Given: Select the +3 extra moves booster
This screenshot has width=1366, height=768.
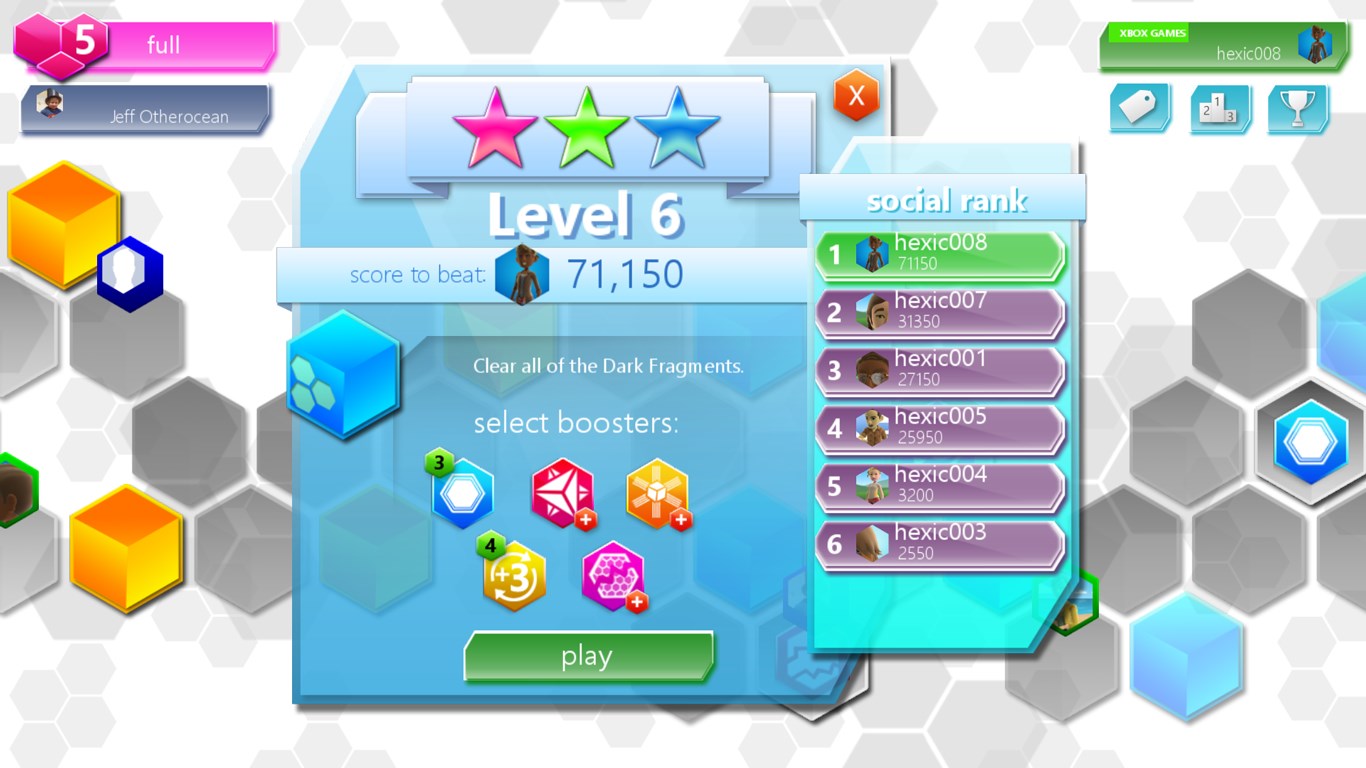Looking at the screenshot, I should click(x=512, y=573).
